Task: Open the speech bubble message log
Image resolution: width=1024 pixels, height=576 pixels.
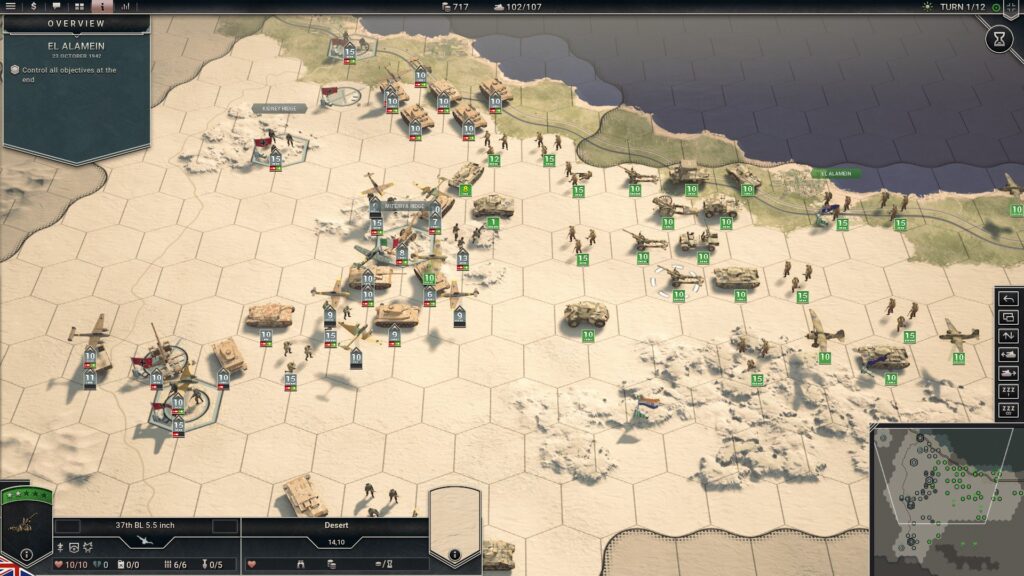Action: pyautogui.click(x=56, y=6)
